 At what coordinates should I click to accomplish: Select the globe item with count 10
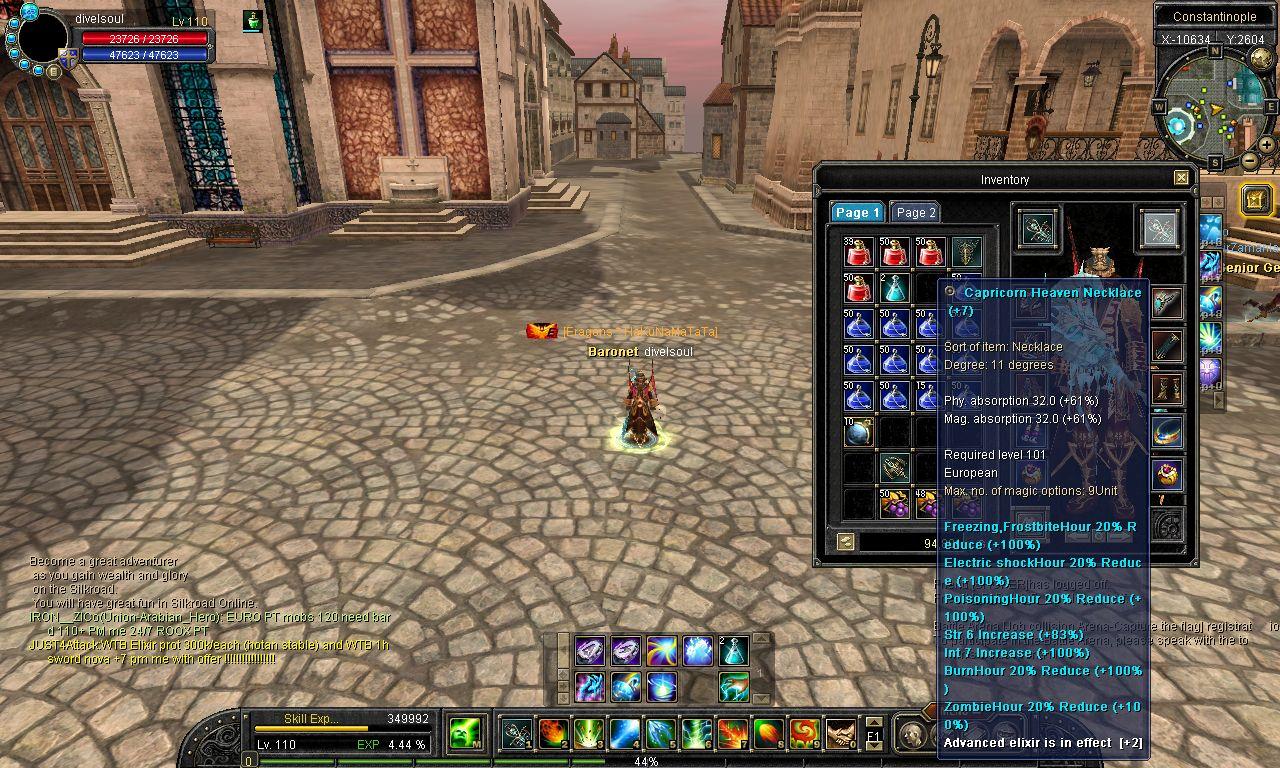(858, 432)
